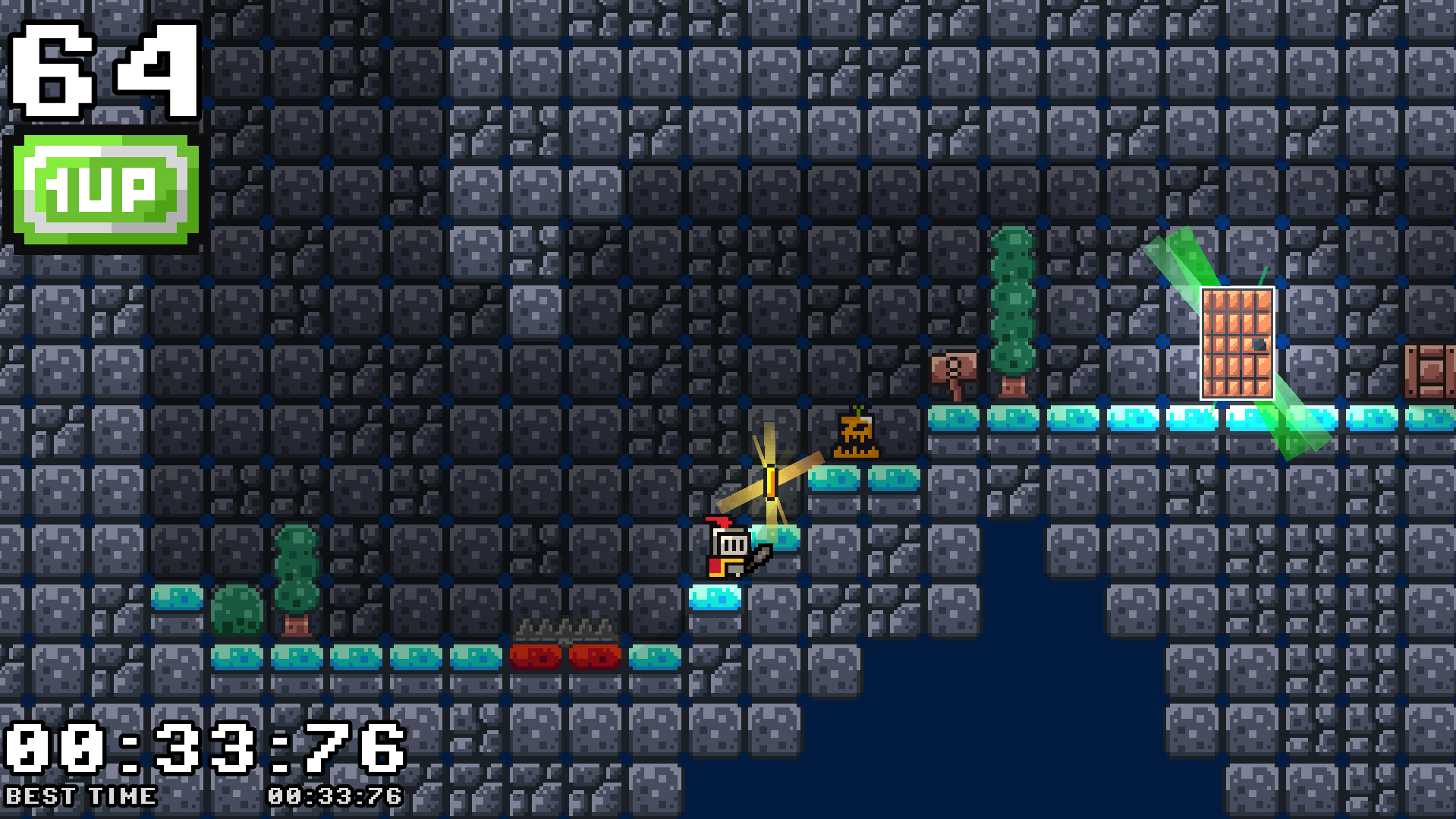Viewport: 1456px width, 819px height.
Task: Click the BEST TIME label
Action: (80, 796)
